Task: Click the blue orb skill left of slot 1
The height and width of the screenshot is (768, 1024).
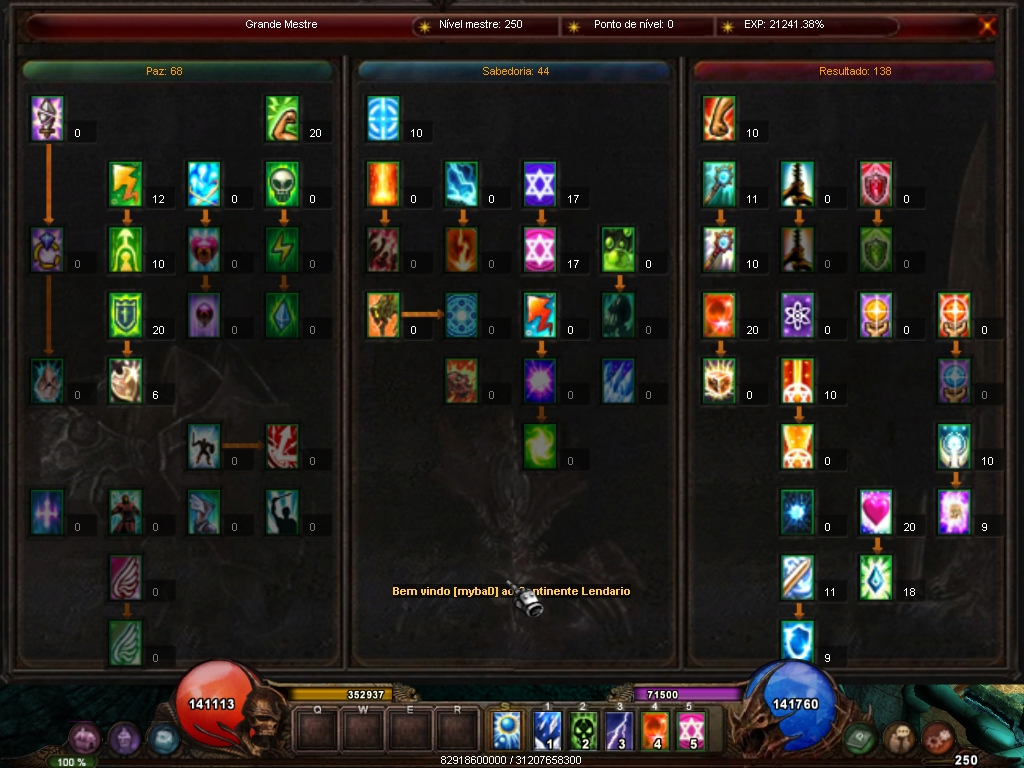Action: (507, 730)
